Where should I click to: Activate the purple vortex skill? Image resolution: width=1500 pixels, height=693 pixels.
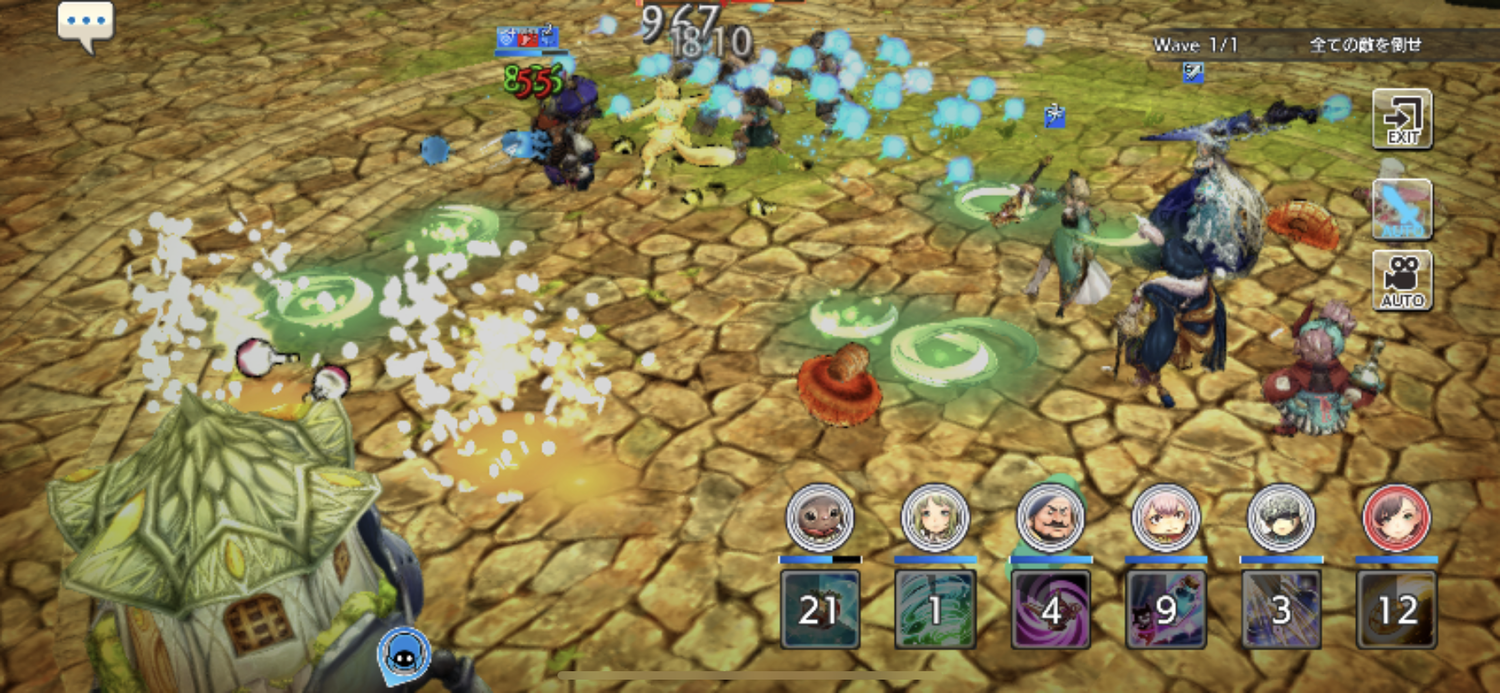click(1050, 609)
